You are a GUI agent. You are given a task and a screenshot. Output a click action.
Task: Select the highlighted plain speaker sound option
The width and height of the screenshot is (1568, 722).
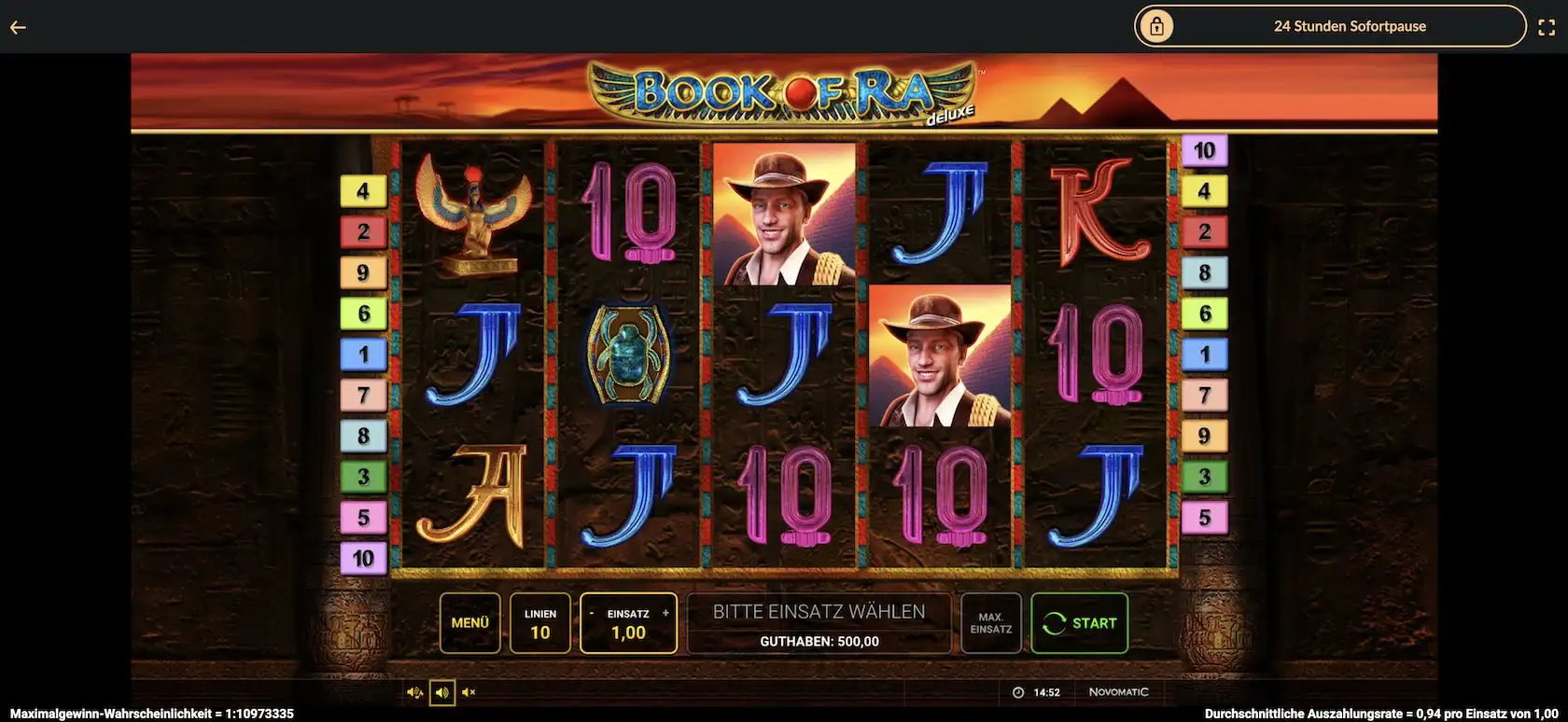(442, 692)
